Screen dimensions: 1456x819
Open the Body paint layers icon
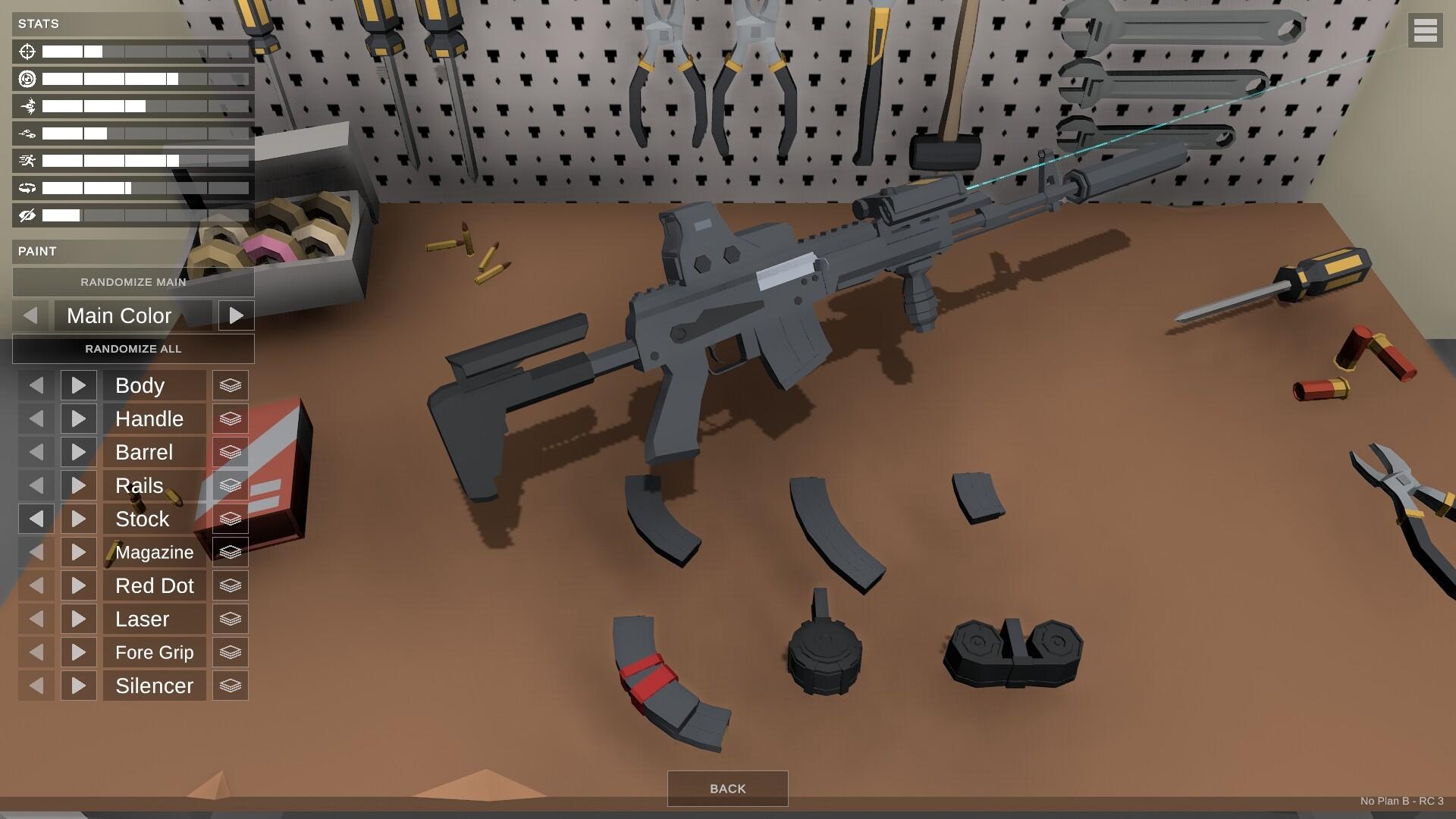[x=230, y=385]
